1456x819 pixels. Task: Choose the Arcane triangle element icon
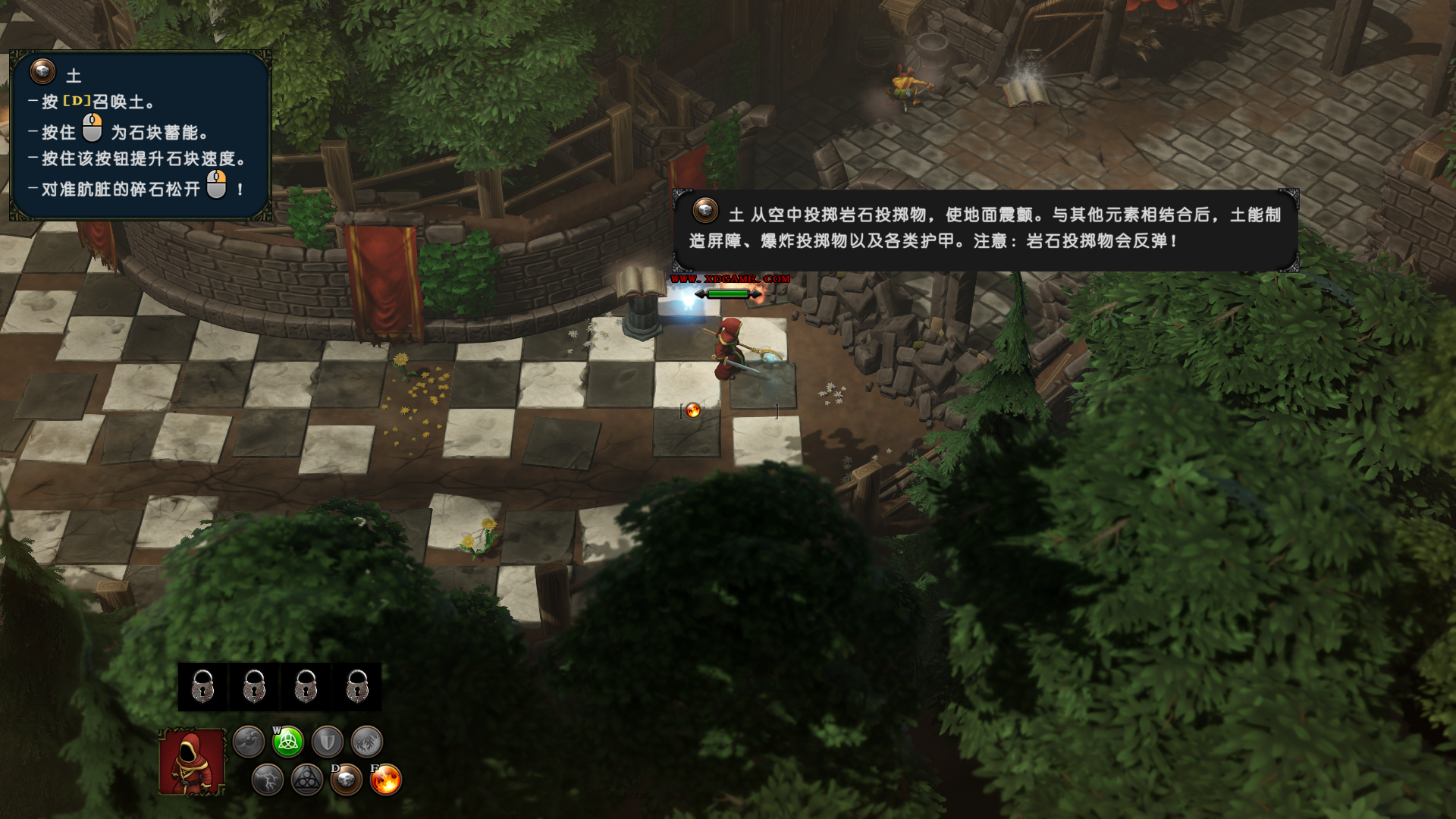[x=307, y=780]
